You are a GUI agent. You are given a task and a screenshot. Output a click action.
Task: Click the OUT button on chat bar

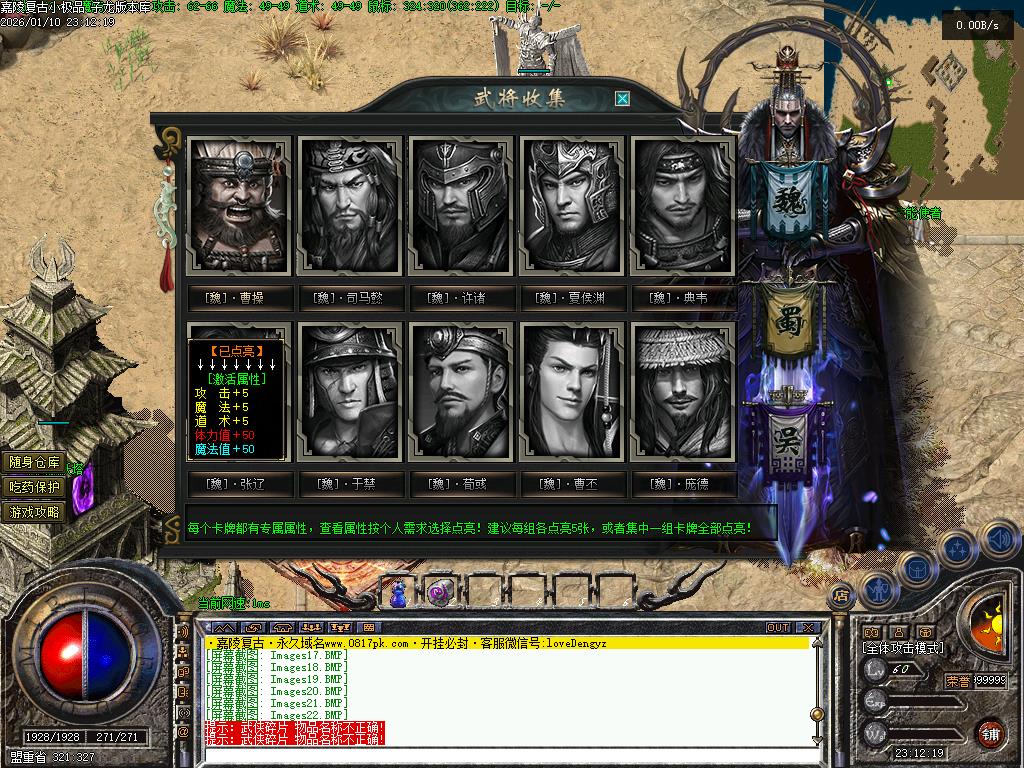778,628
